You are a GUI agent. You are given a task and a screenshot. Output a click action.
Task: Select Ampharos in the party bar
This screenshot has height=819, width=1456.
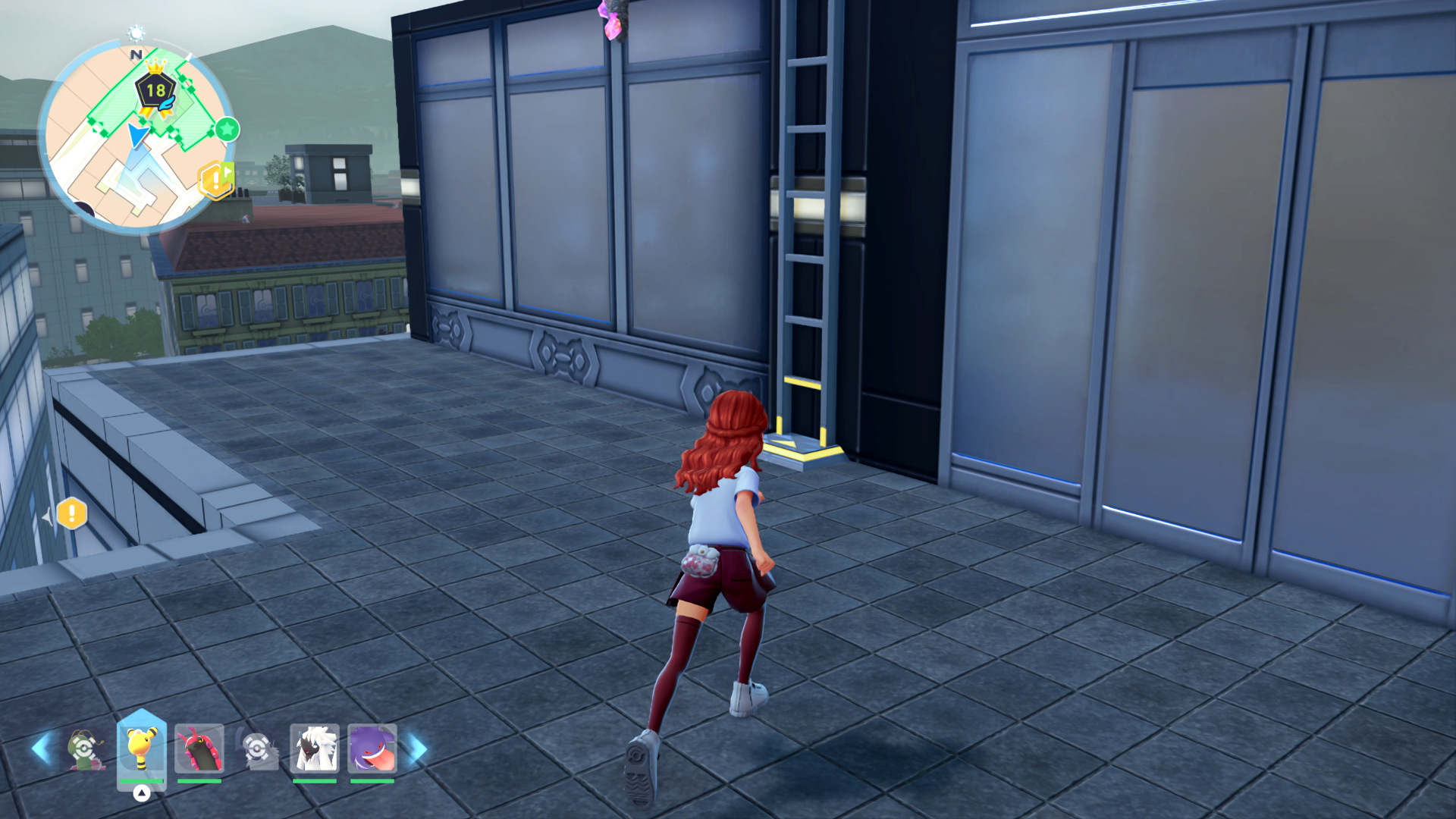click(141, 748)
